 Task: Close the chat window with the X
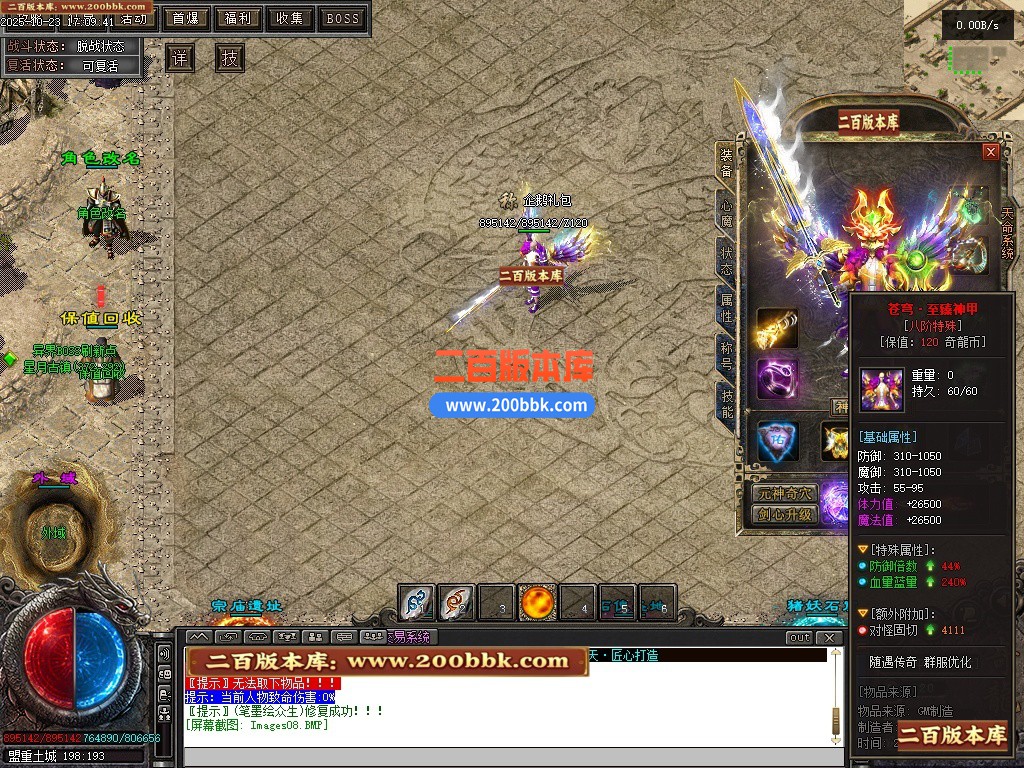829,637
